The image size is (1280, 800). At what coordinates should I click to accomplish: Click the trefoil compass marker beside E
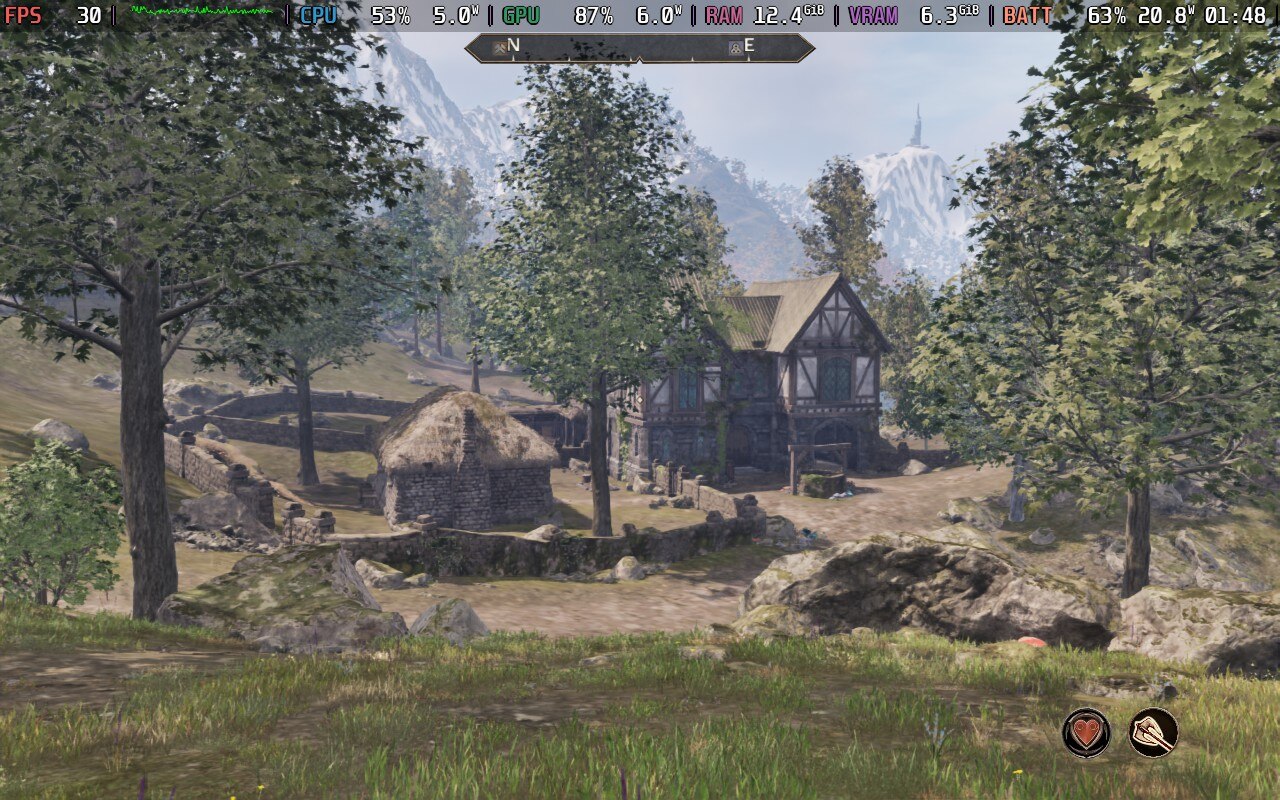(735, 47)
